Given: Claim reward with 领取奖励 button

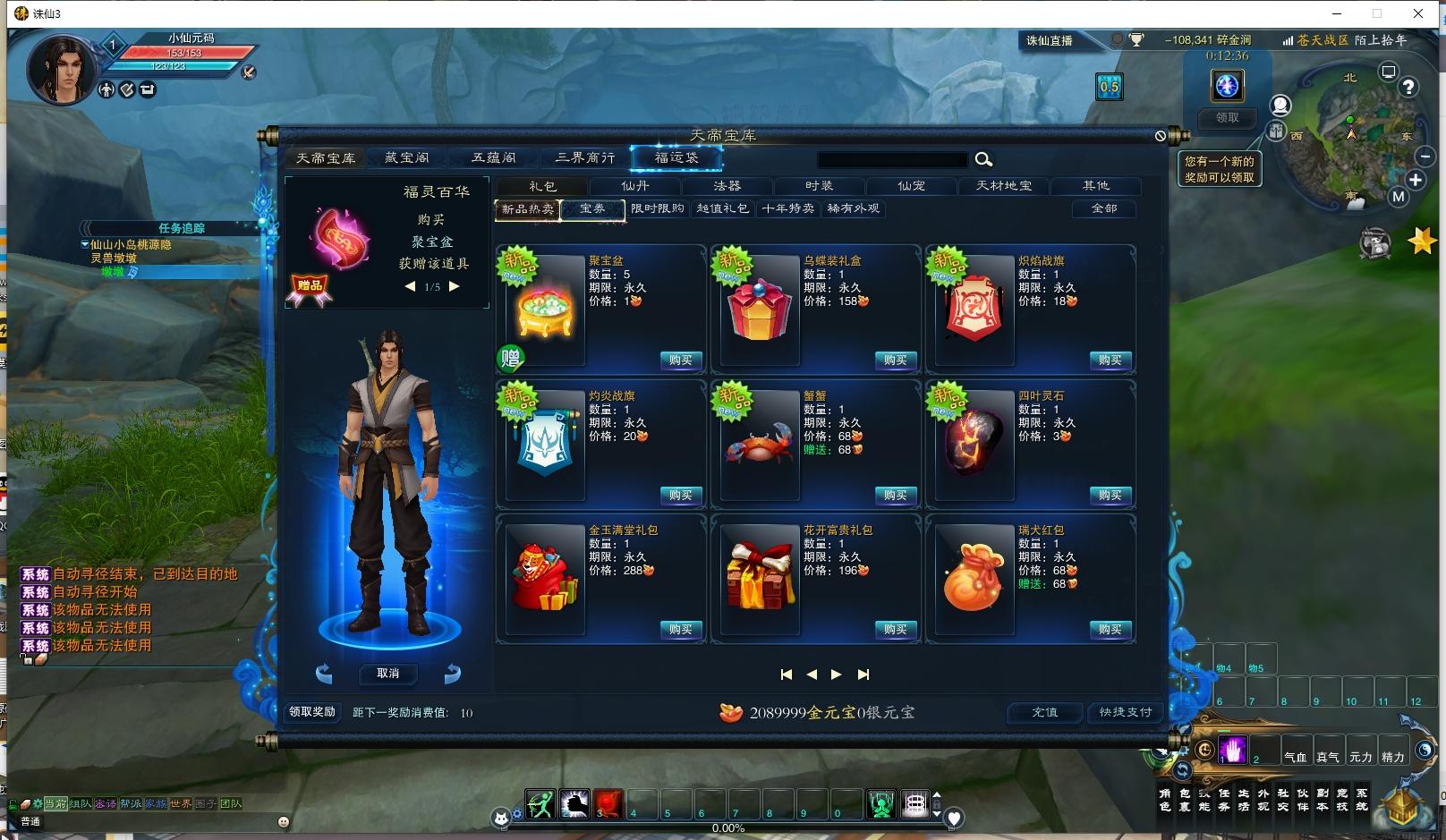Looking at the screenshot, I should click(x=312, y=712).
